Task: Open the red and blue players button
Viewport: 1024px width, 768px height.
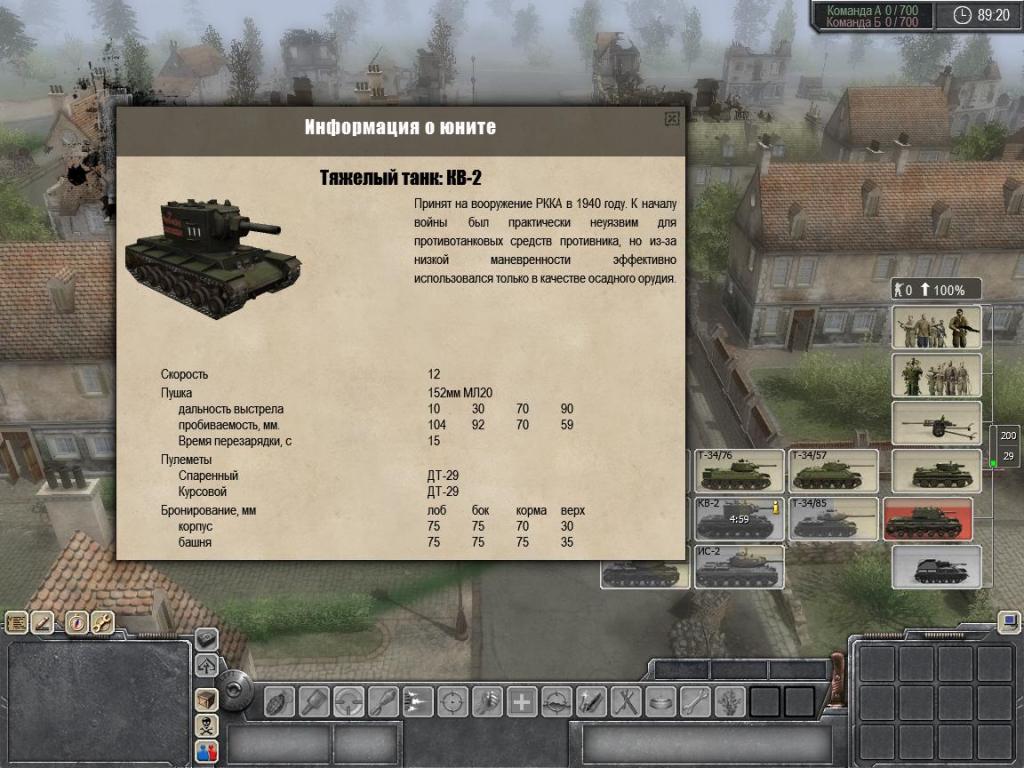Action: [206, 751]
